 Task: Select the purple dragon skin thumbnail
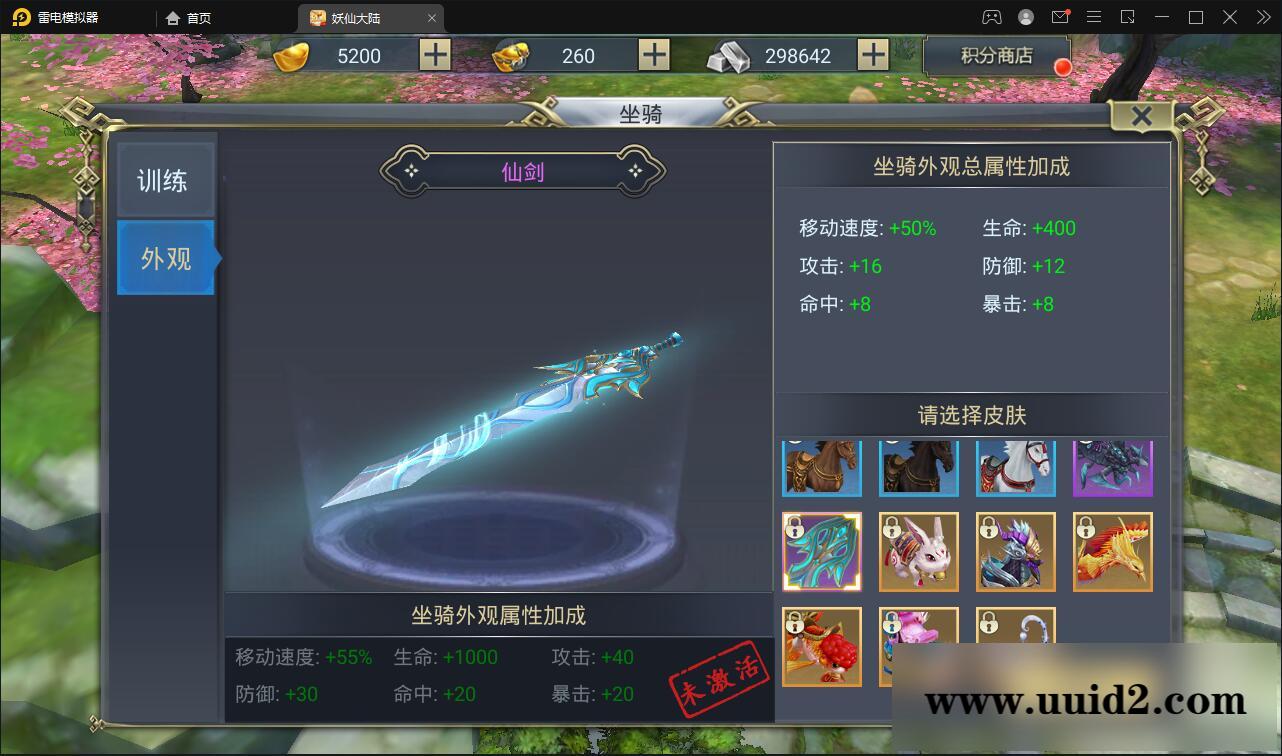[1113, 467]
